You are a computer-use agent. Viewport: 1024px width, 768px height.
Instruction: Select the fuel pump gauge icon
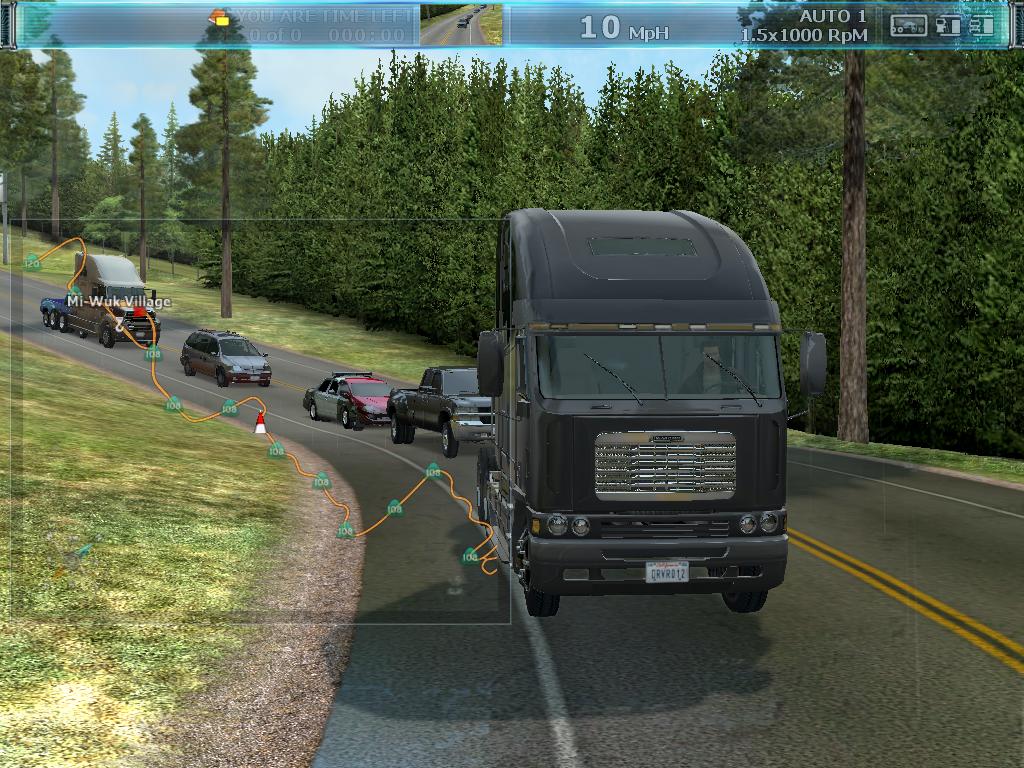(947, 26)
